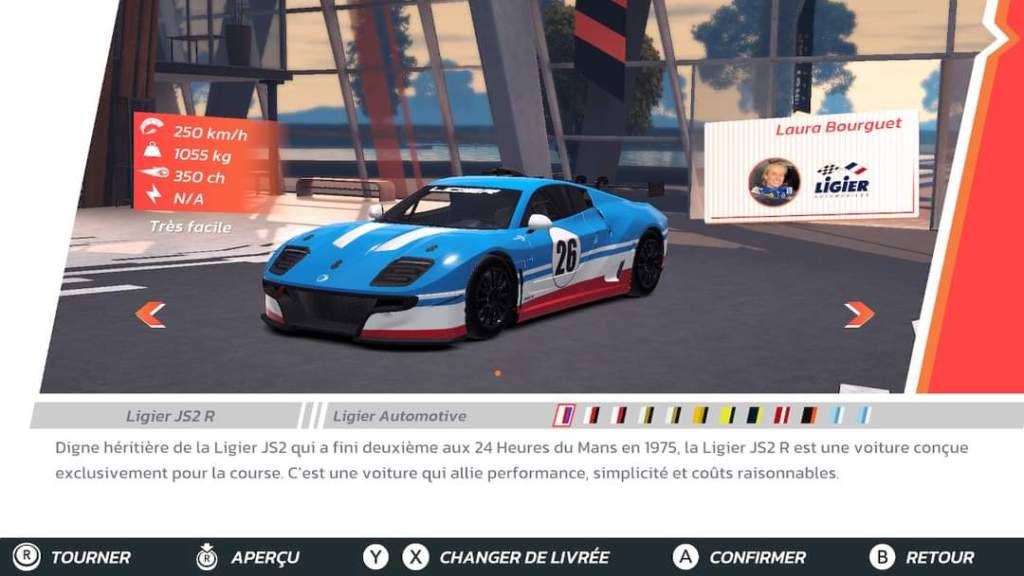Choose the red-white-red striped livery
1024x576 pixels.
782,415
